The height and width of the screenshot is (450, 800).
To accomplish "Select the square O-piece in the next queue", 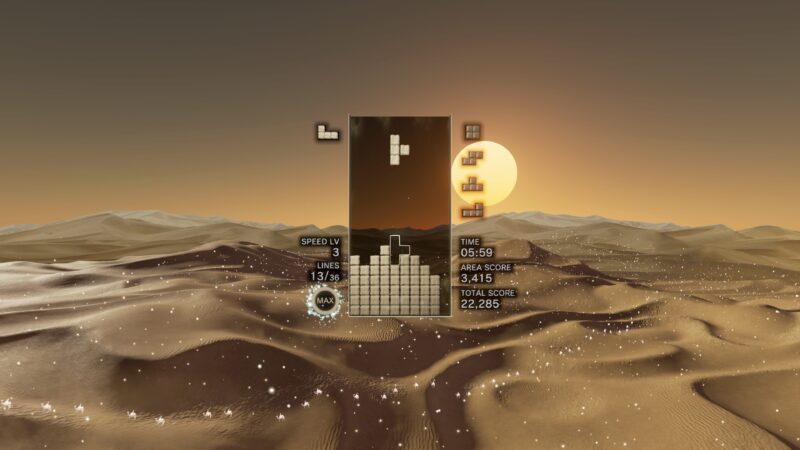I will point(472,131).
